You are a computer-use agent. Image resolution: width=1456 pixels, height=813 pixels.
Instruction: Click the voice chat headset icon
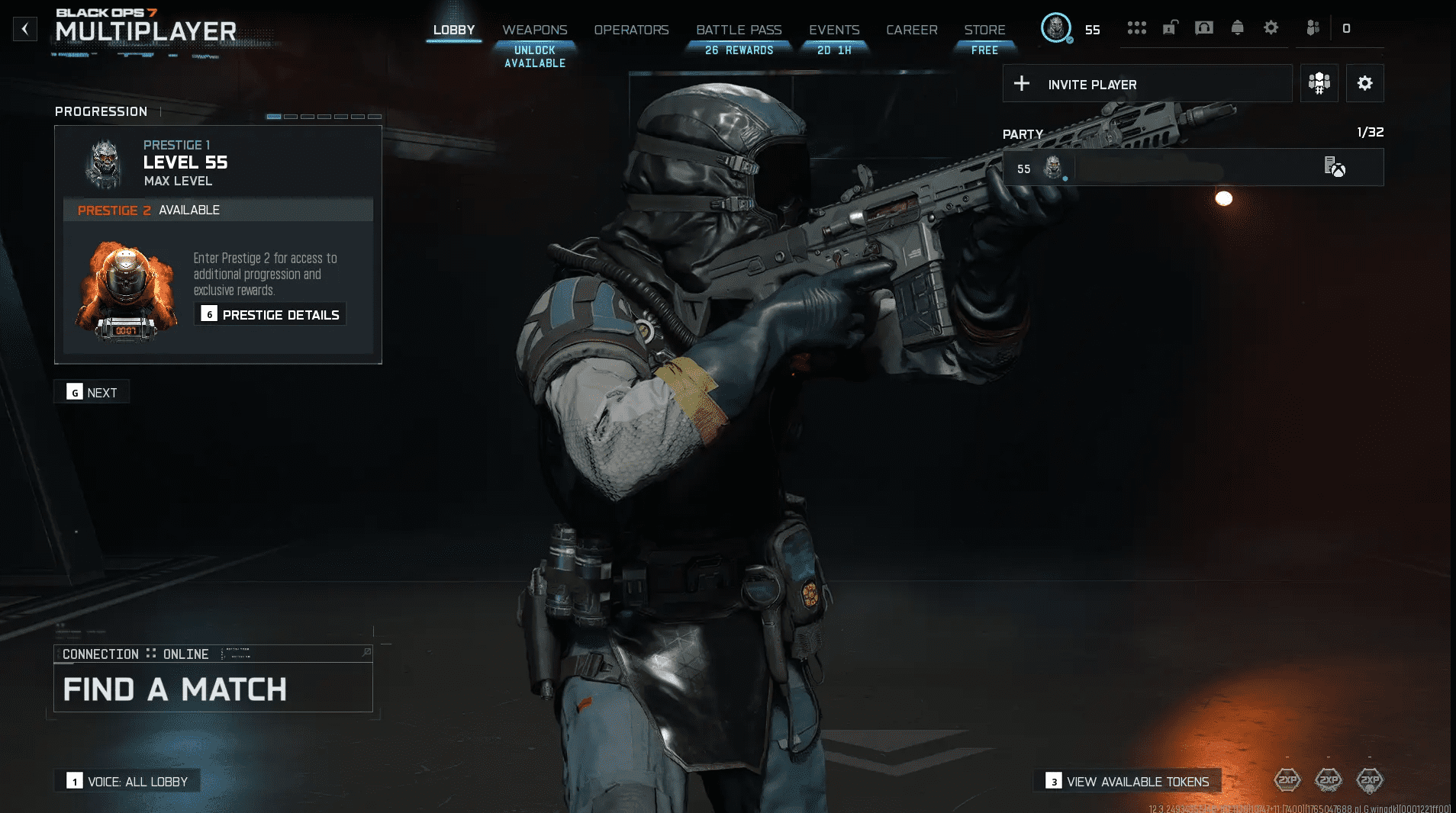1204,27
